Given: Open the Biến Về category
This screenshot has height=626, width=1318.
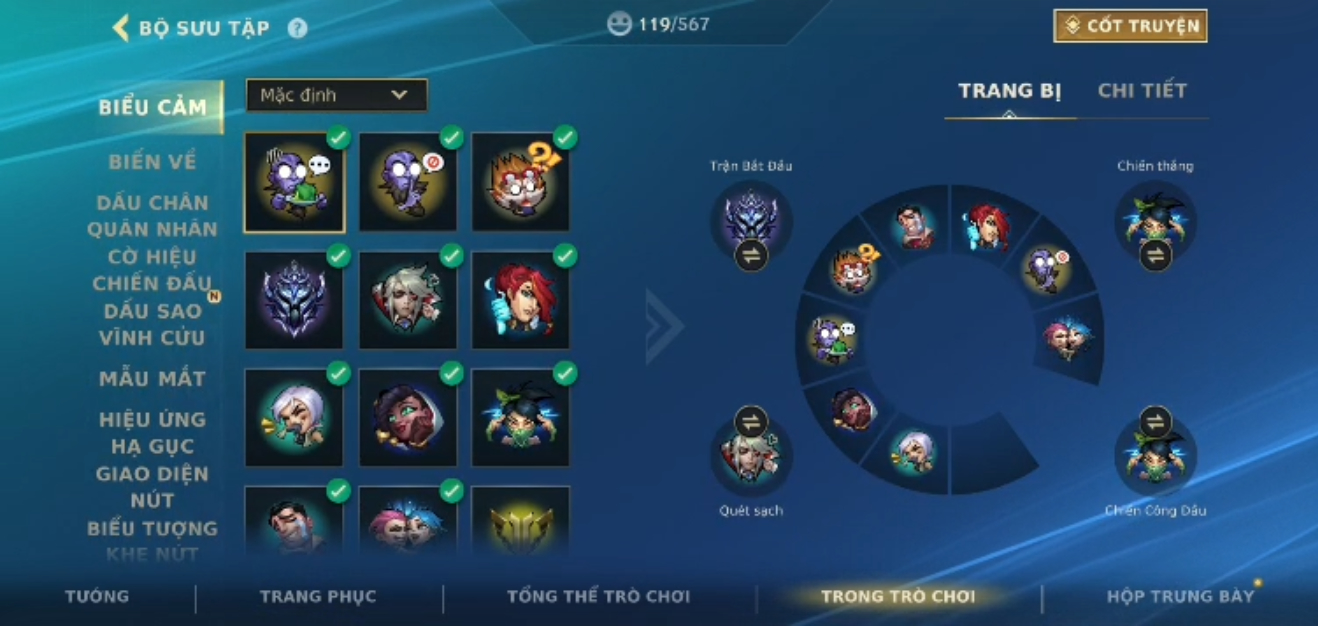Looking at the screenshot, I should 152,161.
